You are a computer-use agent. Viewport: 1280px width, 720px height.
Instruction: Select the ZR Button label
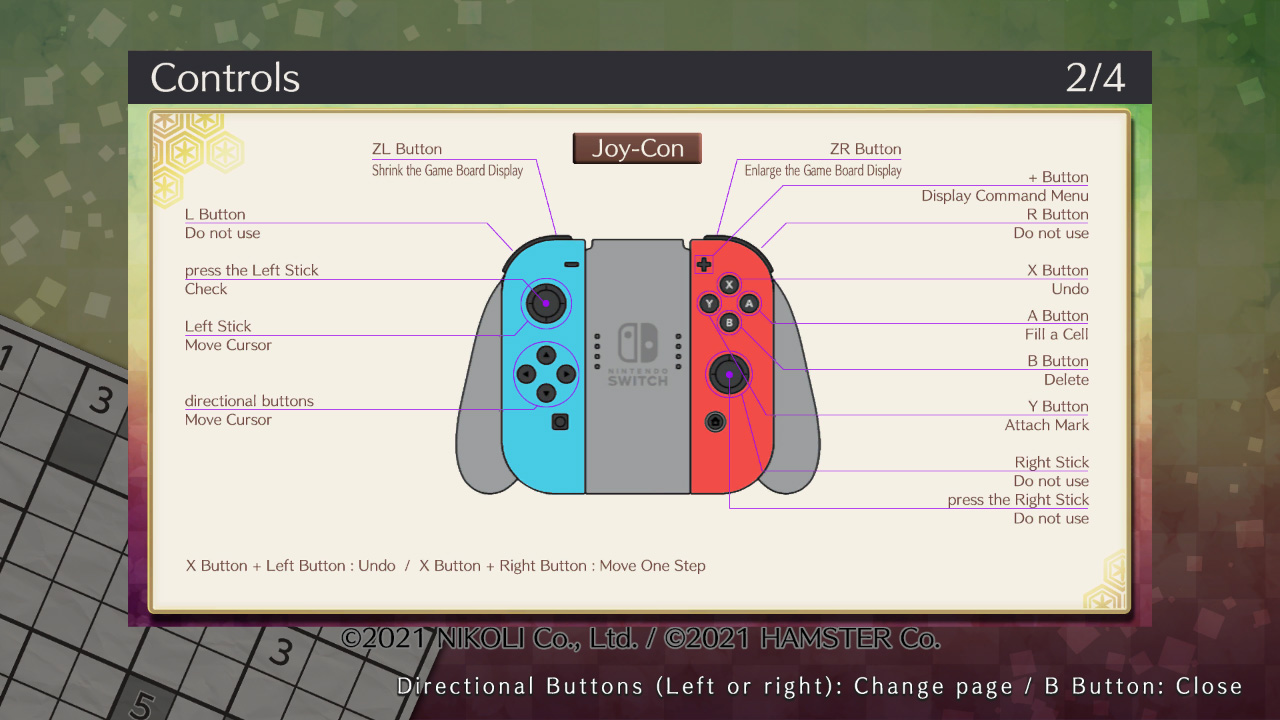click(x=865, y=148)
